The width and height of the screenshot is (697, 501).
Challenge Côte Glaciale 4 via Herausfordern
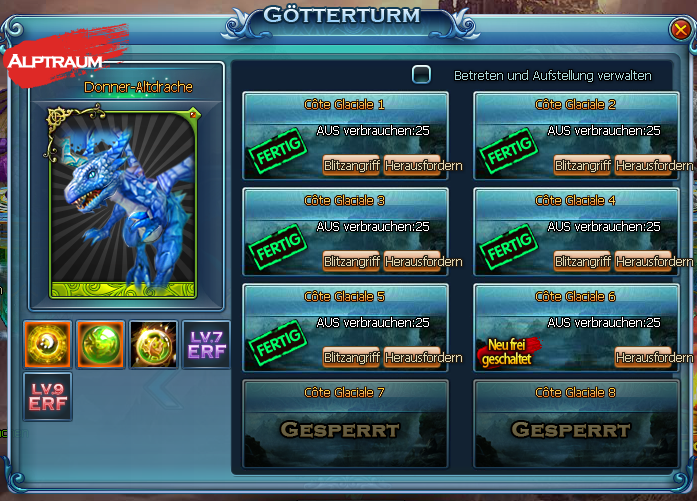point(643,261)
